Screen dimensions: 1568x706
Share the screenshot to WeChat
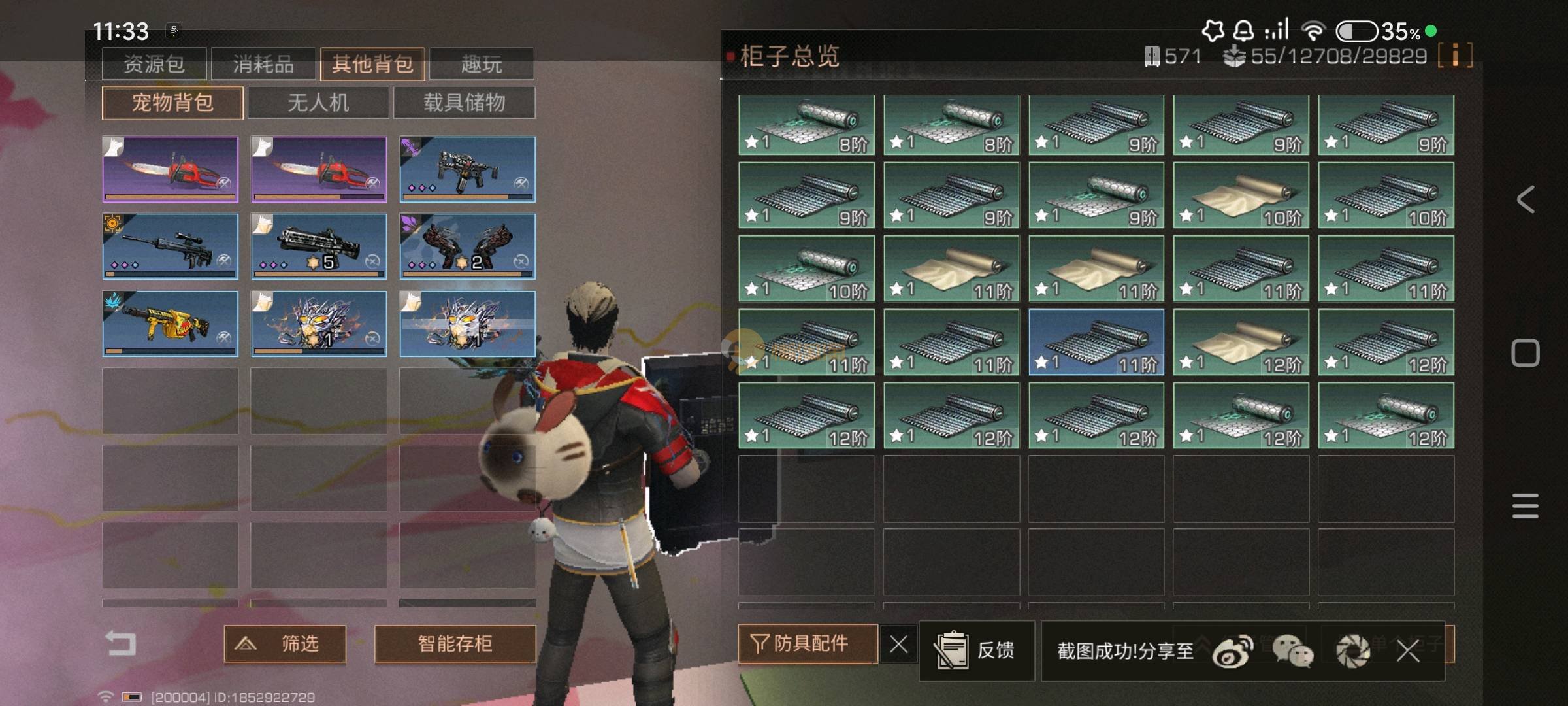pyautogui.click(x=1292, y=651)
